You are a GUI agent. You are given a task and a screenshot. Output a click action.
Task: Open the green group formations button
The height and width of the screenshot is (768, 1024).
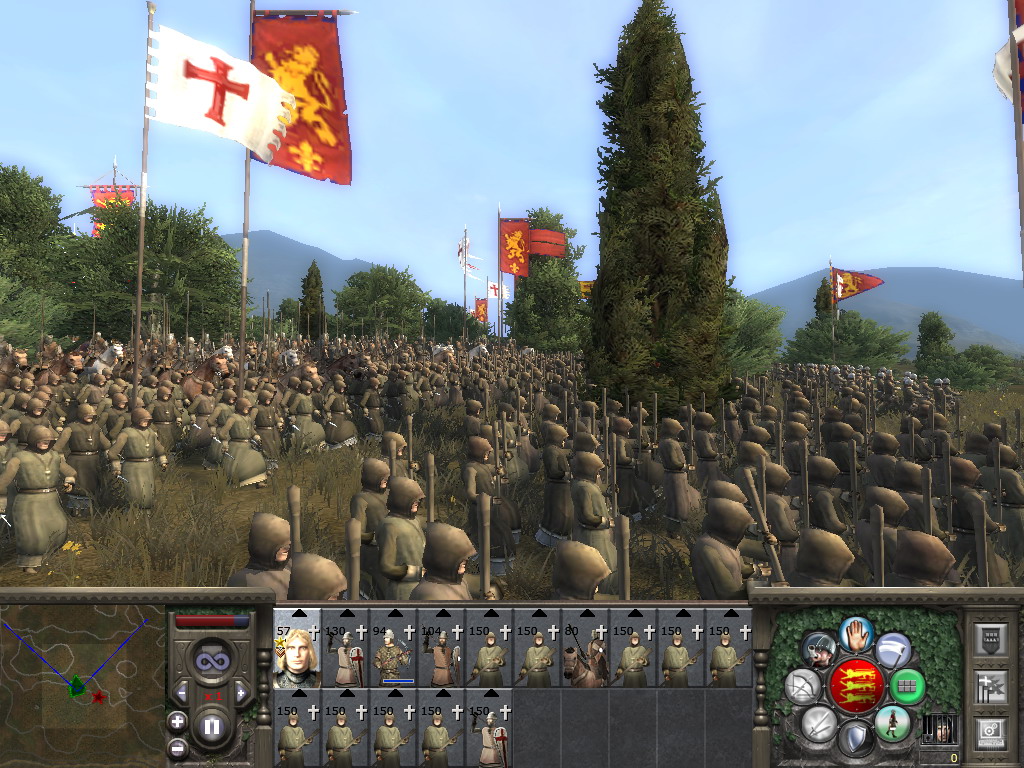907,686
